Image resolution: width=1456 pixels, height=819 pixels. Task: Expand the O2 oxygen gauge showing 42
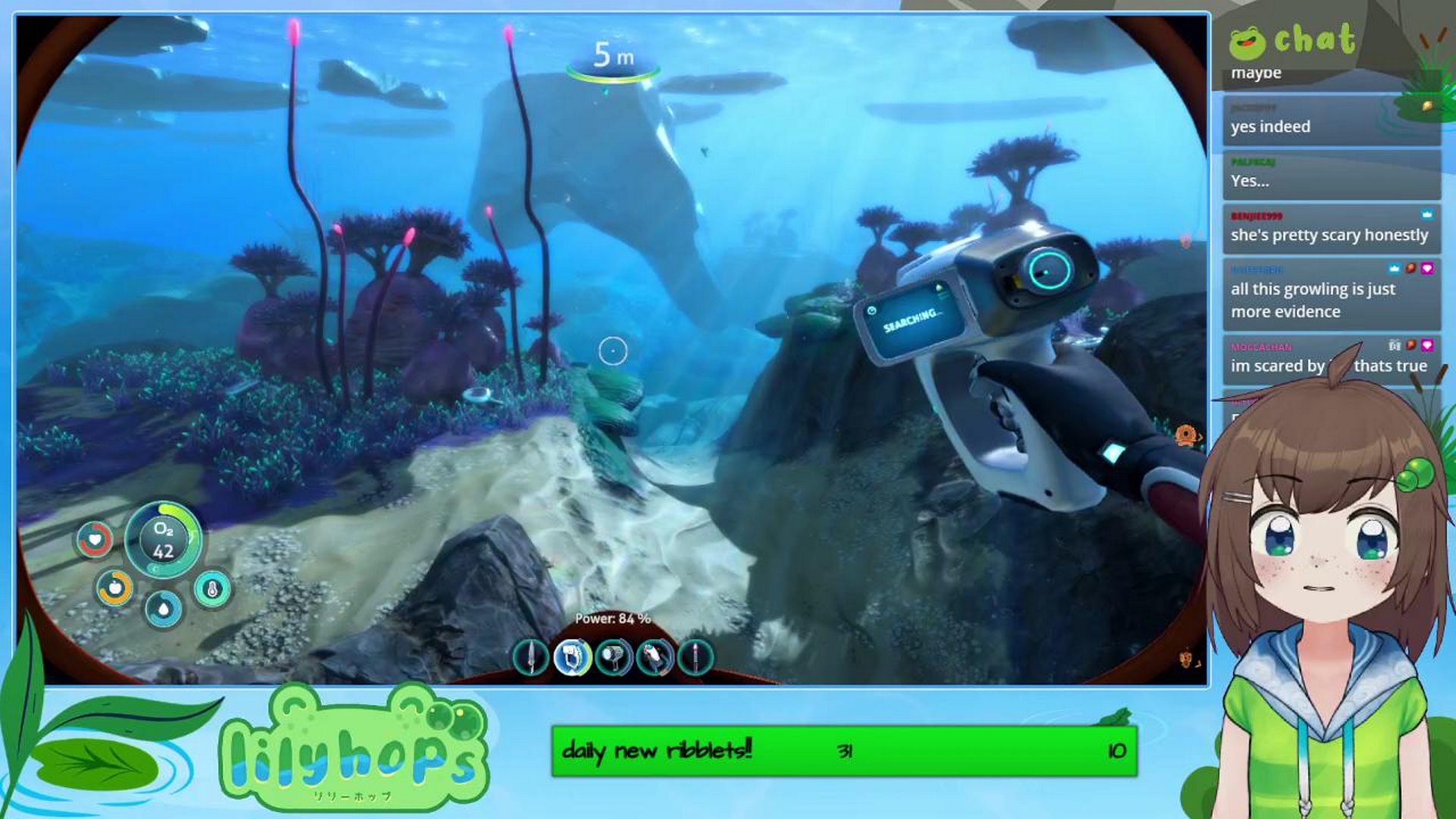(162, 540)
